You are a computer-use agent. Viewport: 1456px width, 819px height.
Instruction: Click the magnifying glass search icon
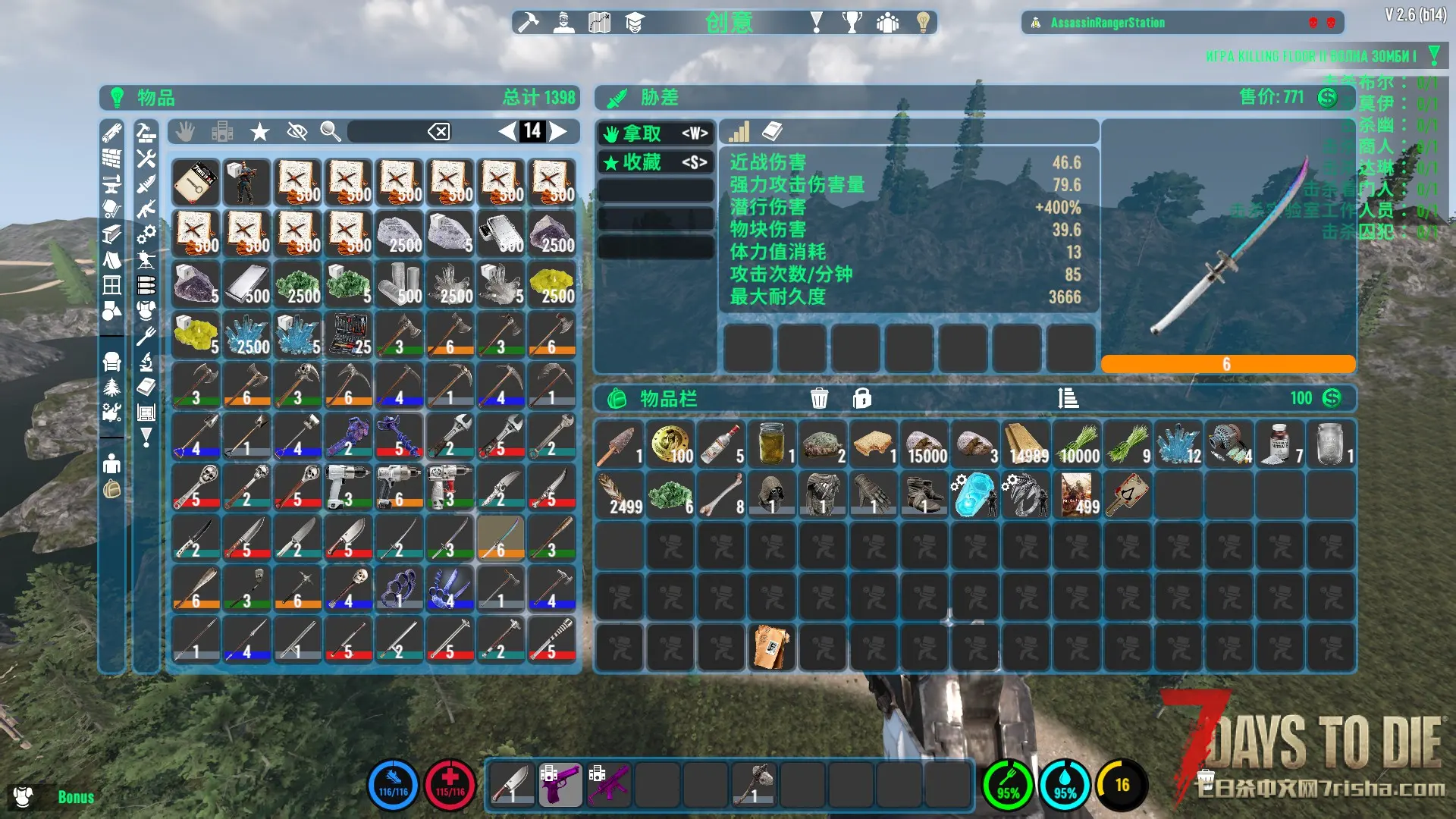click(x=330, y=132)
